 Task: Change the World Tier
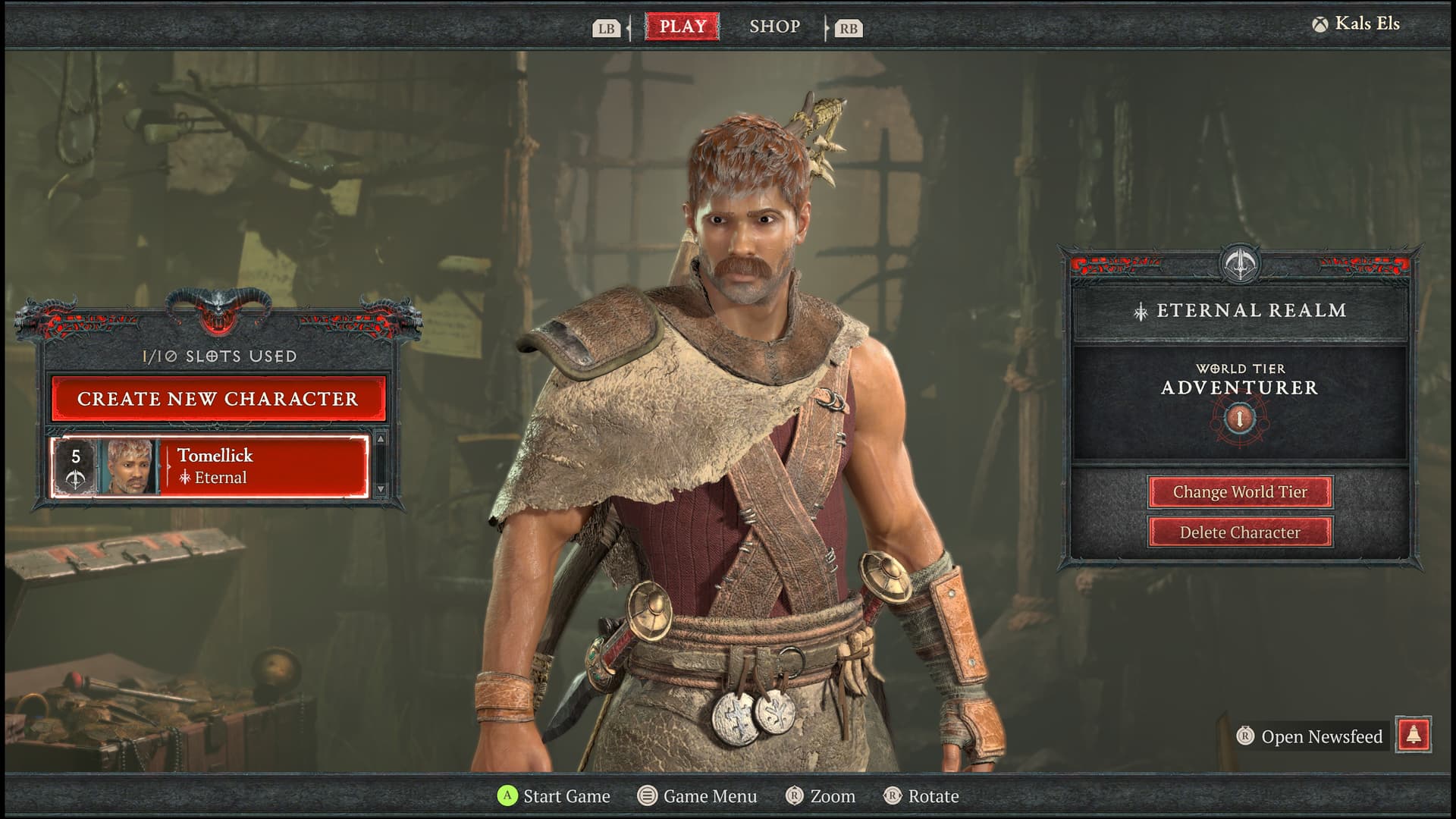[1240, 492]
